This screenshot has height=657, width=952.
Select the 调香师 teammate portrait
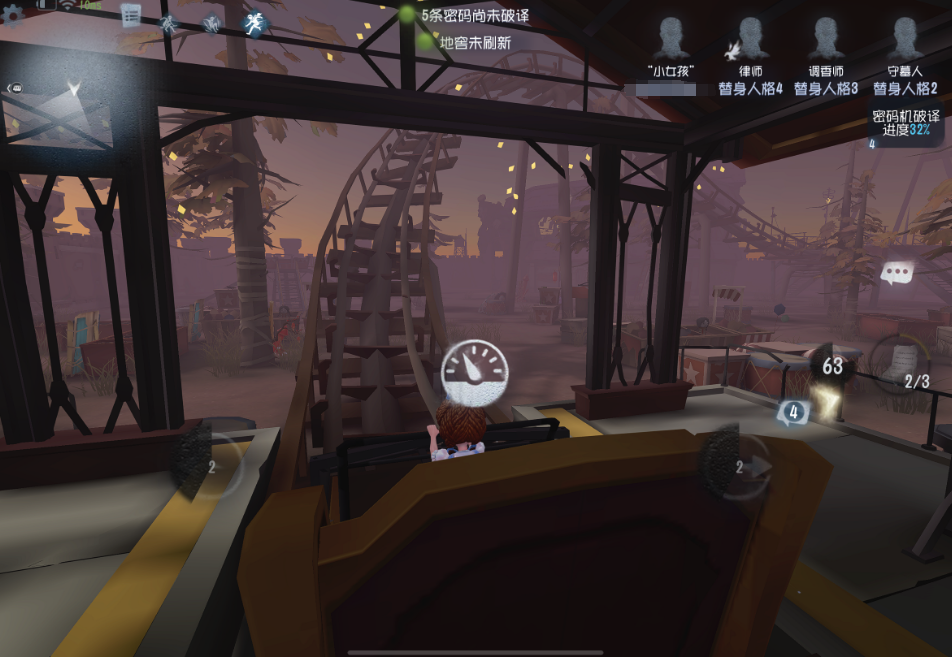[x=826, y=42]
